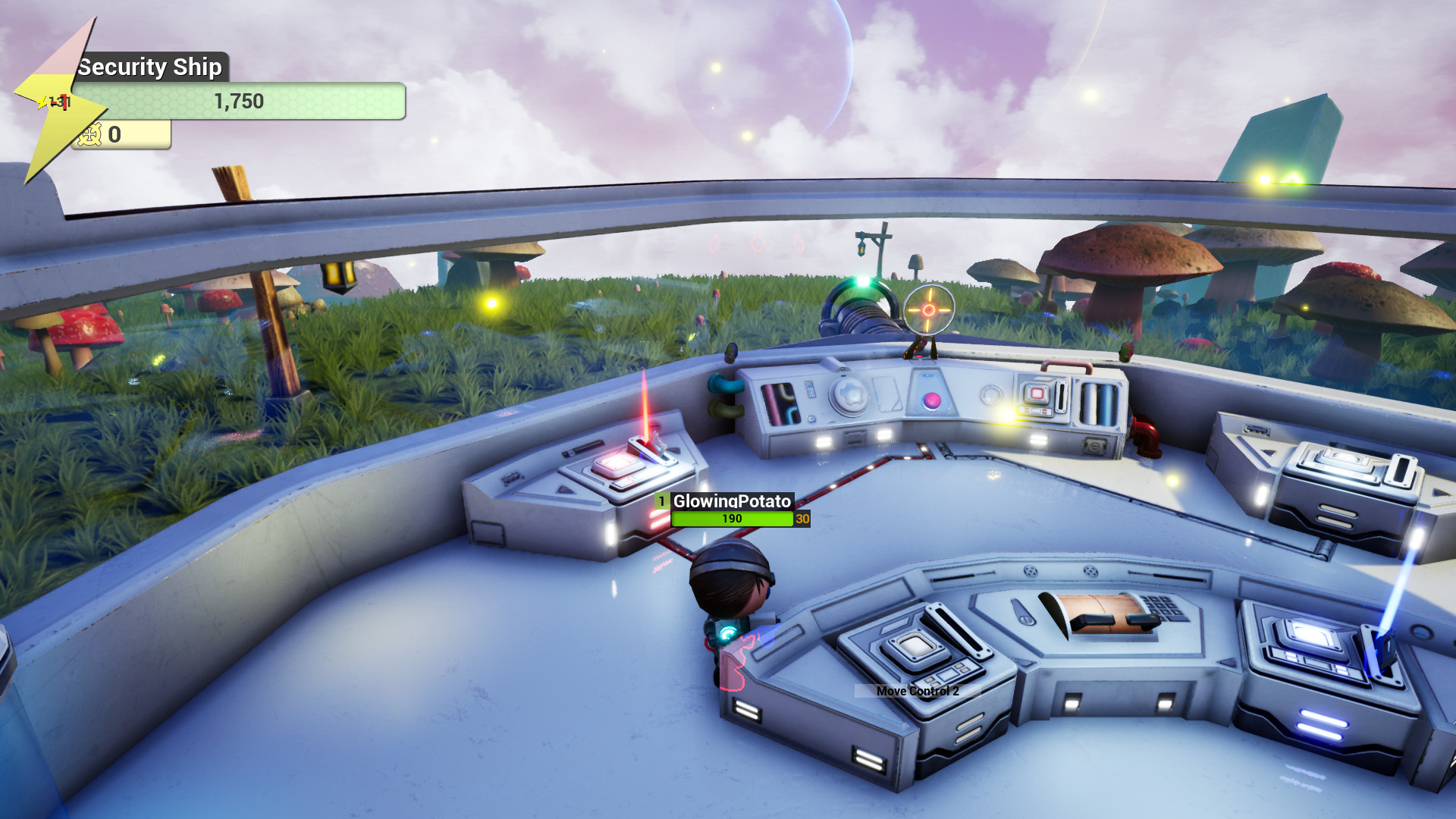Select the orange targeting reticle sight
Viewport: 1456px width, 819px height.
point(929,311)
